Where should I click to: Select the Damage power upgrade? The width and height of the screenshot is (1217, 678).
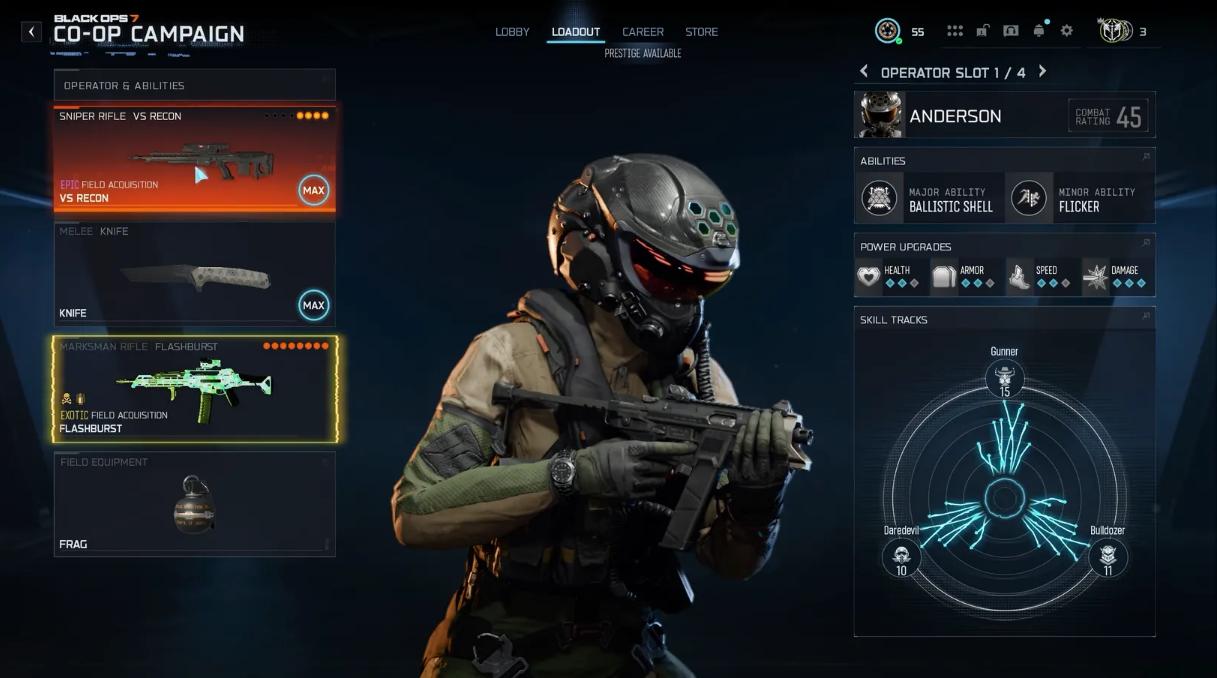[x=1115, y=276]
